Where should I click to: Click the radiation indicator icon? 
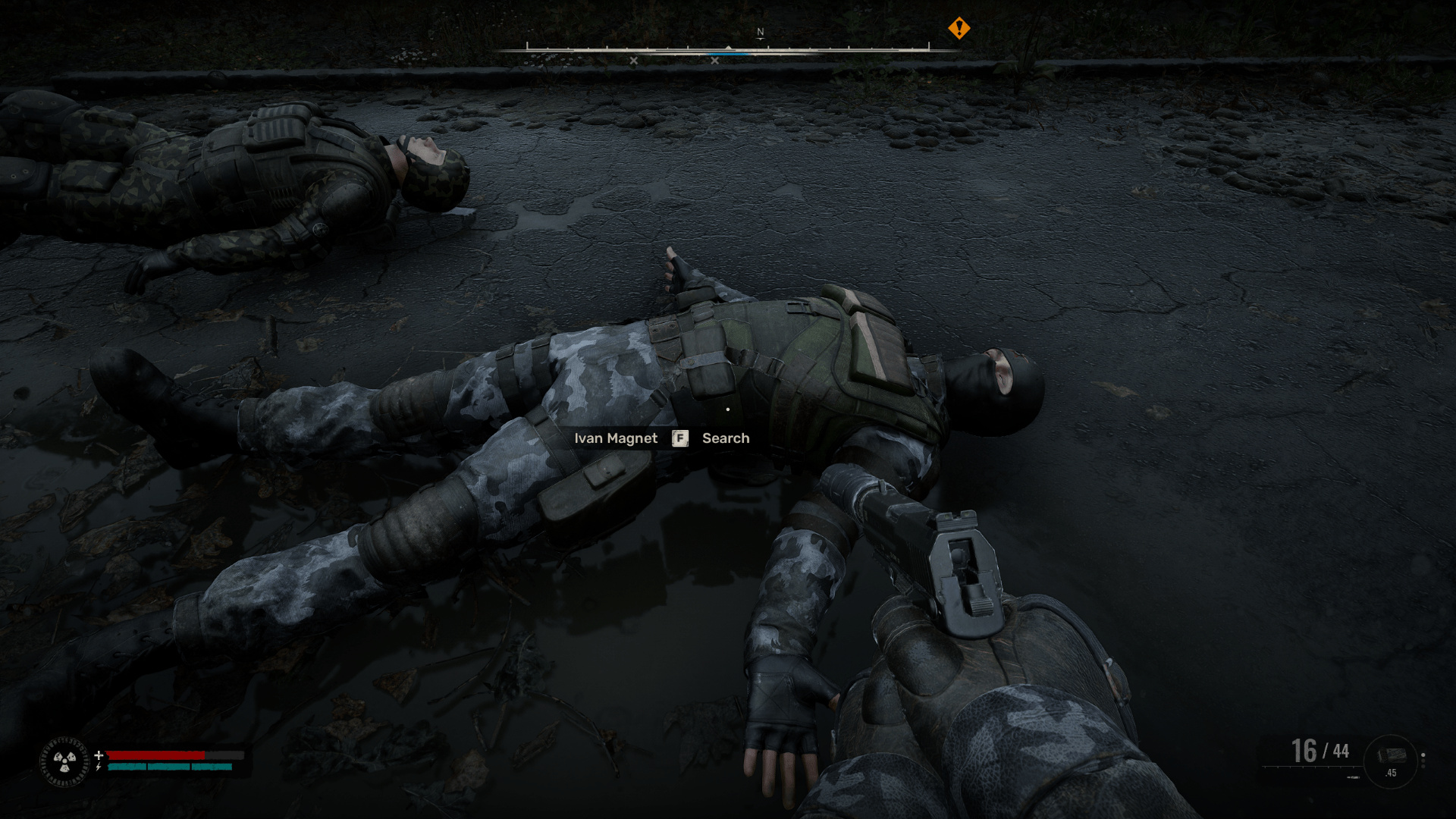[x=64, y=761]
